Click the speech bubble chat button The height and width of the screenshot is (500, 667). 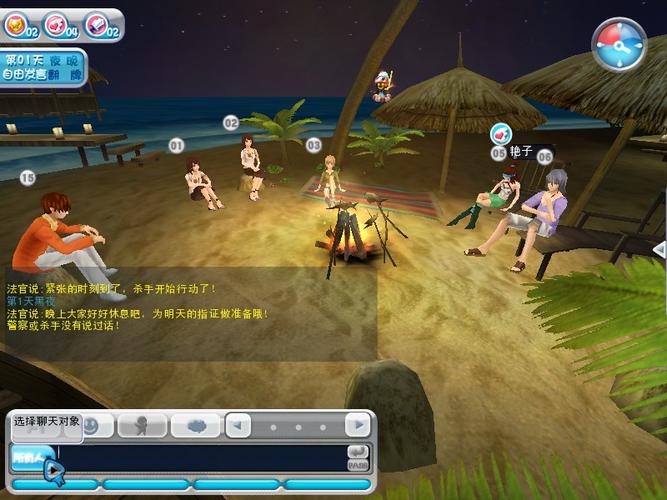tap(195, 426)
